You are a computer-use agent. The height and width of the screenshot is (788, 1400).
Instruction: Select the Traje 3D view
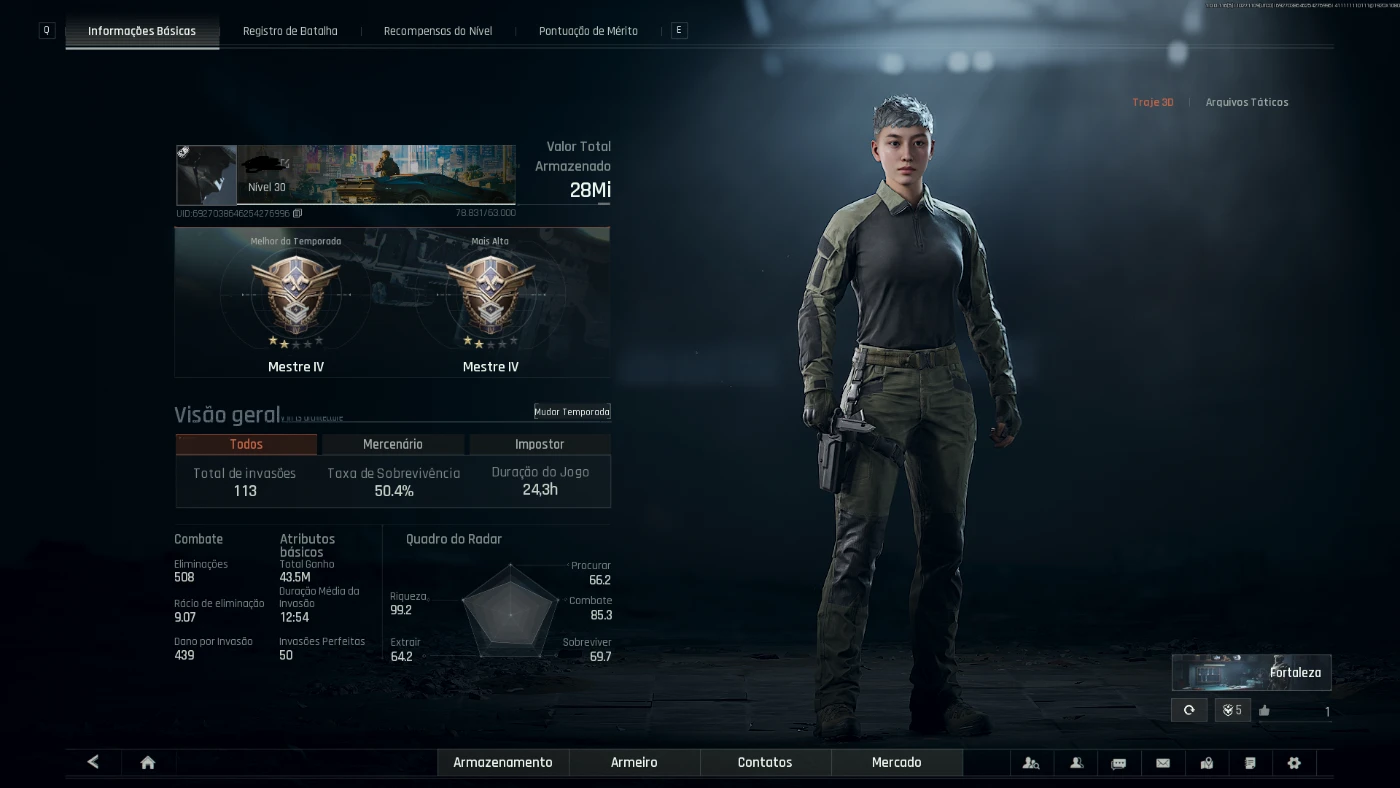[1153, 102]
